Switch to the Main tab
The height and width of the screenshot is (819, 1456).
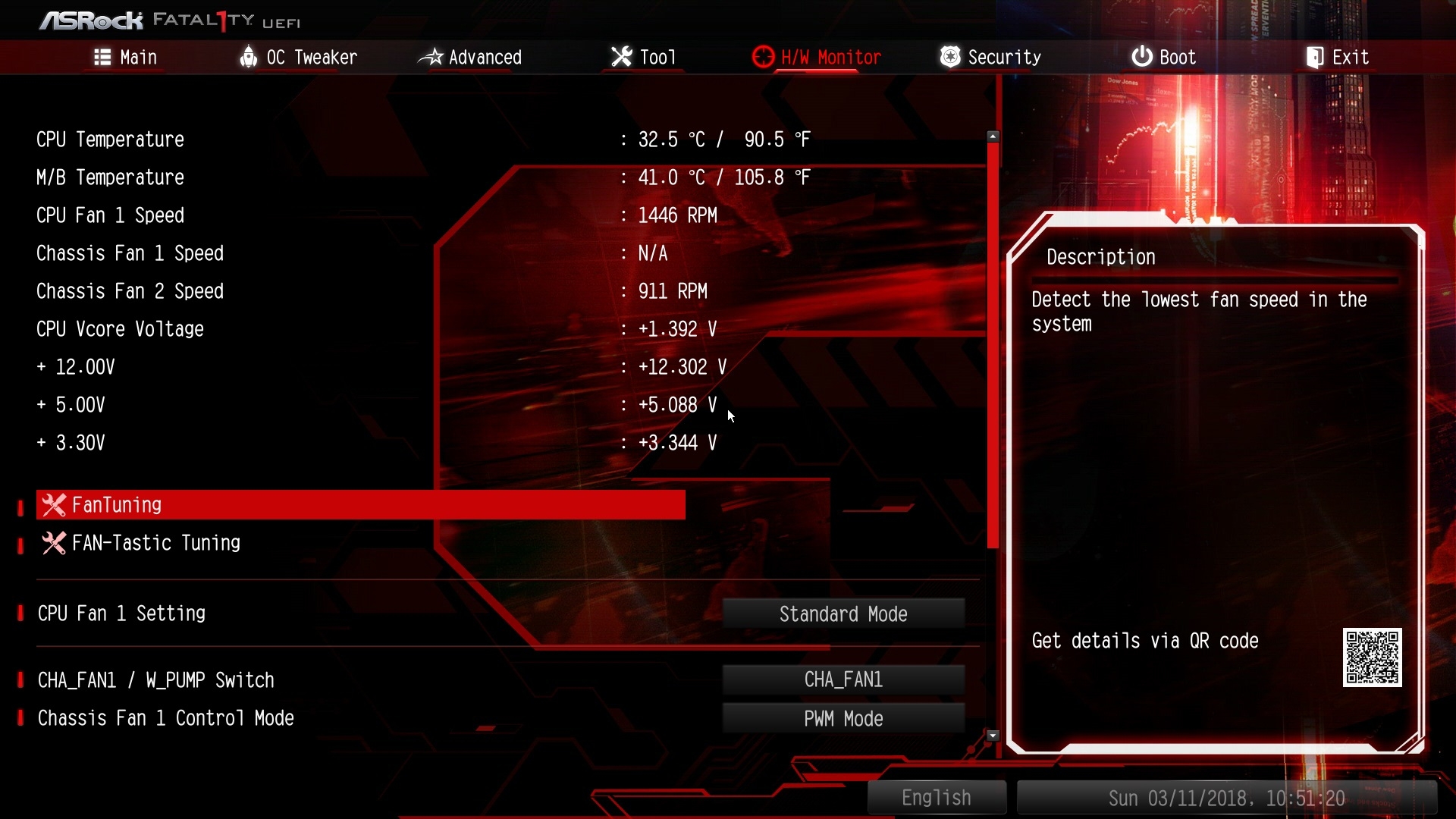tap(126, 58)
